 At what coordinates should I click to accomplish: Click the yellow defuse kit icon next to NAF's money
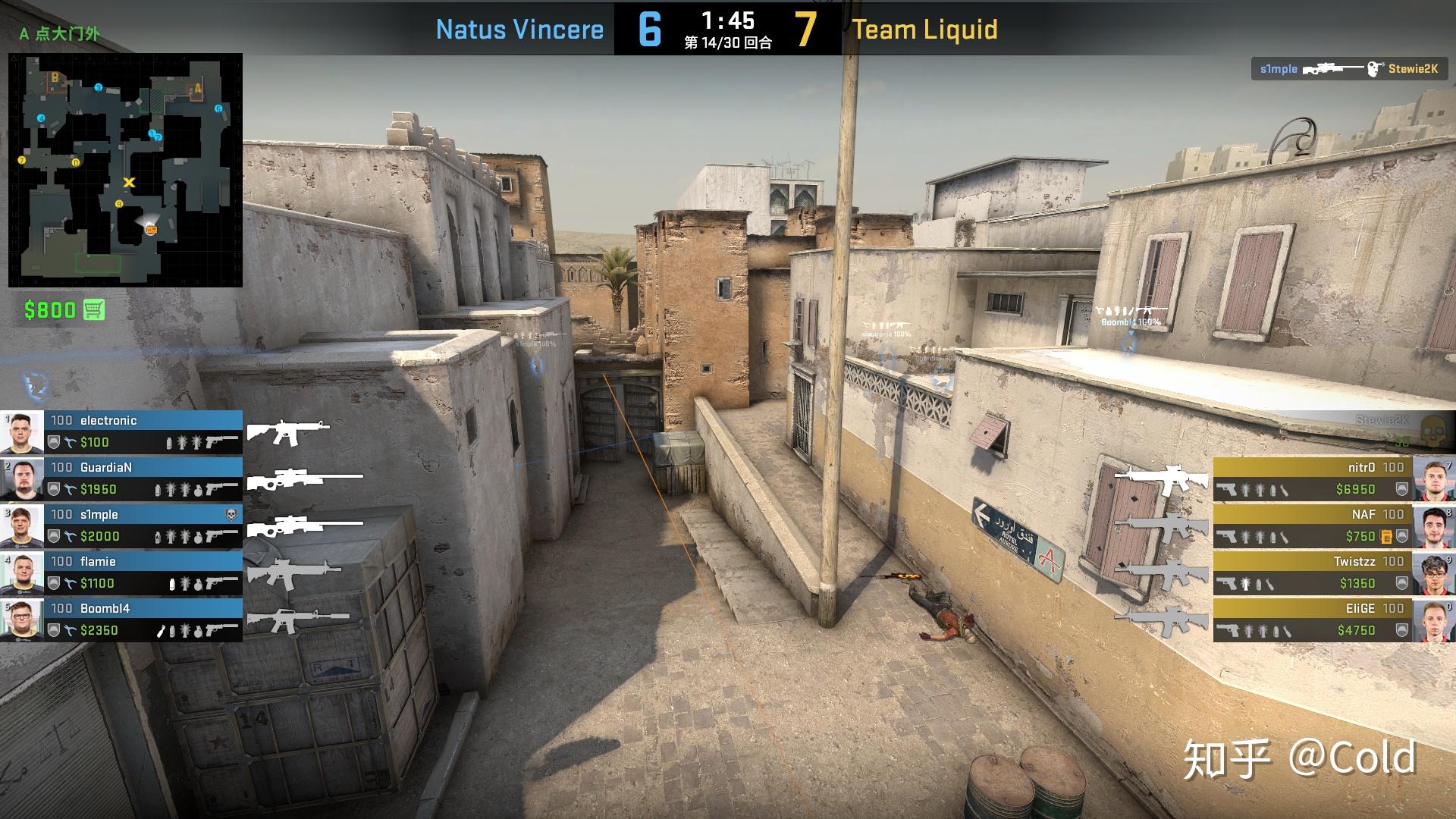tap(1386, 537)
